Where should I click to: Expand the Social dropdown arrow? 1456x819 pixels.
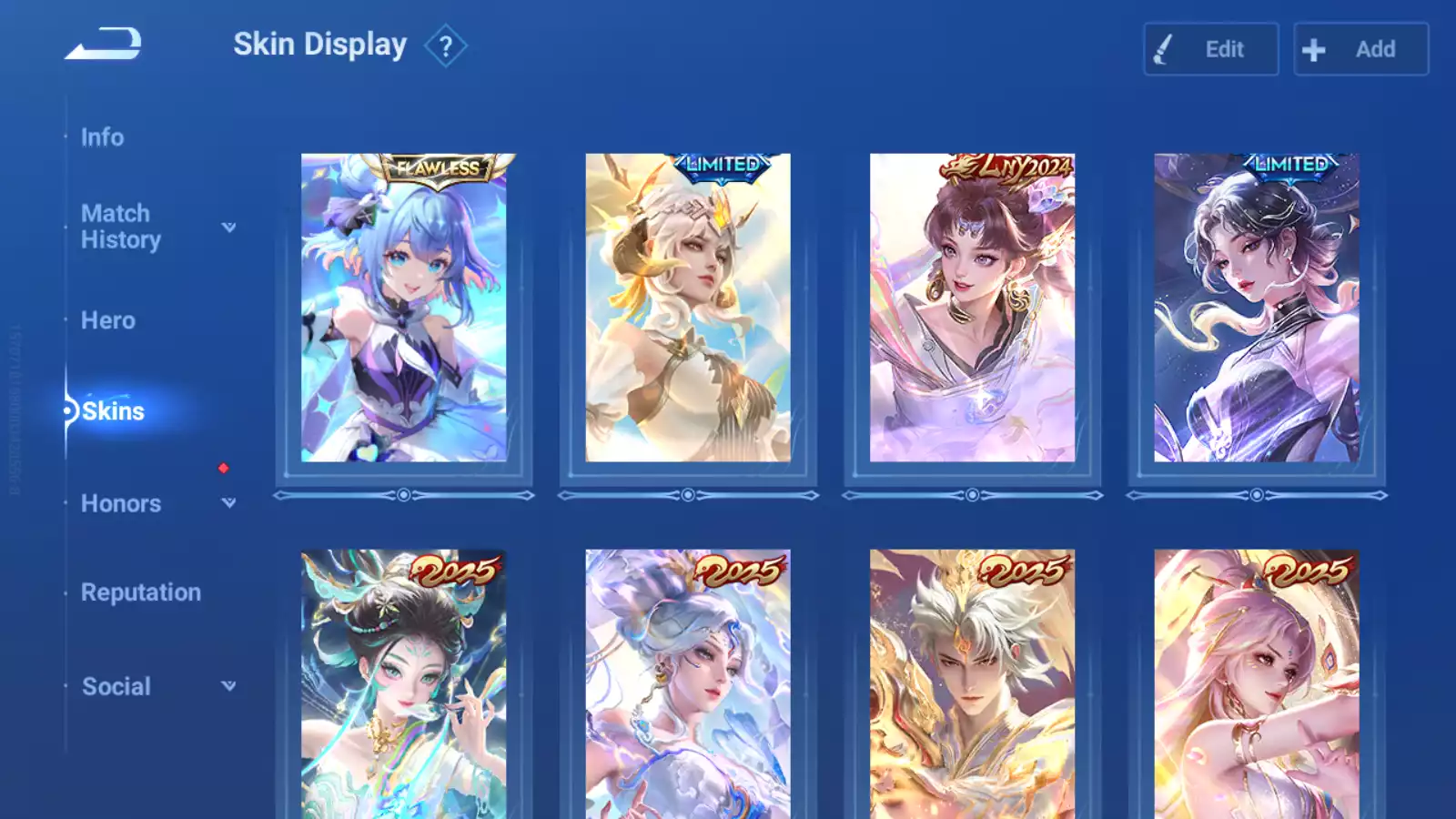pyautogui.click(x=229, y=686)
